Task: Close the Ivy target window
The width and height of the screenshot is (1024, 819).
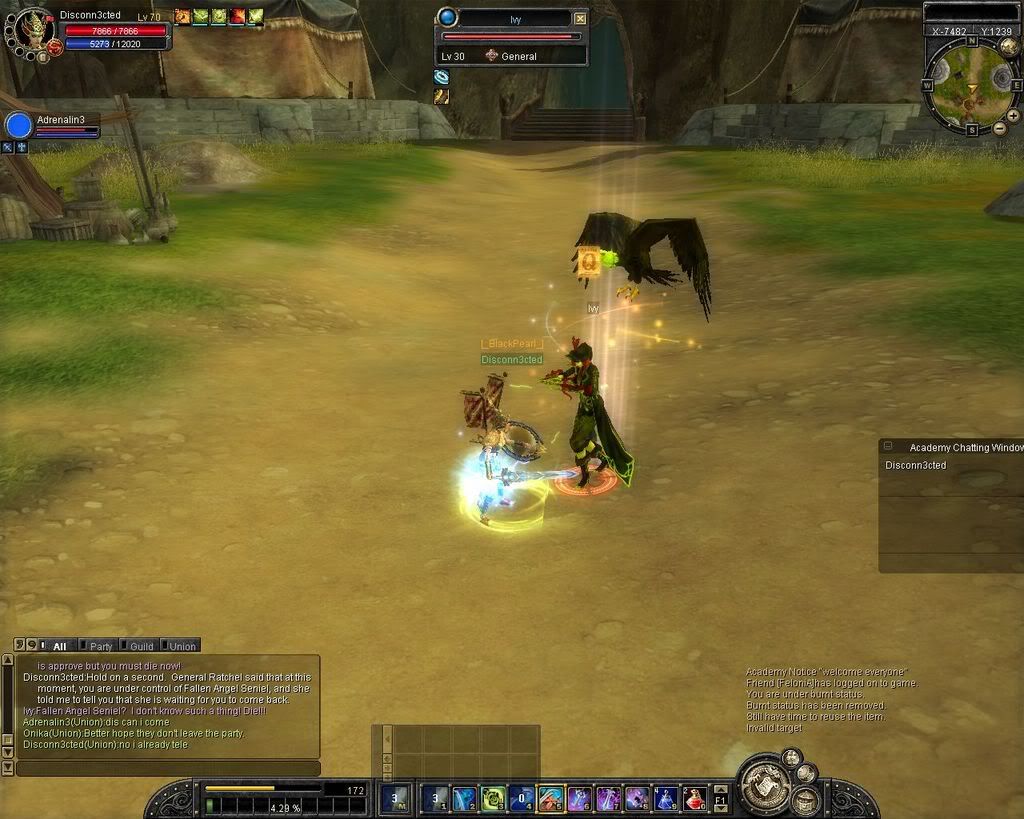Action: tap(580, 18)
